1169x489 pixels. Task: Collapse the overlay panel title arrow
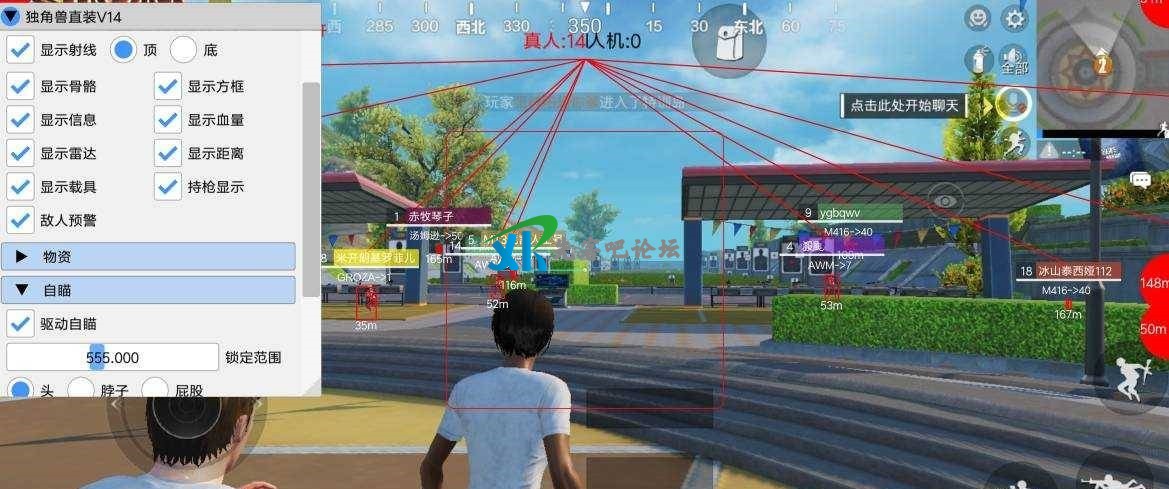coord(11,16)
